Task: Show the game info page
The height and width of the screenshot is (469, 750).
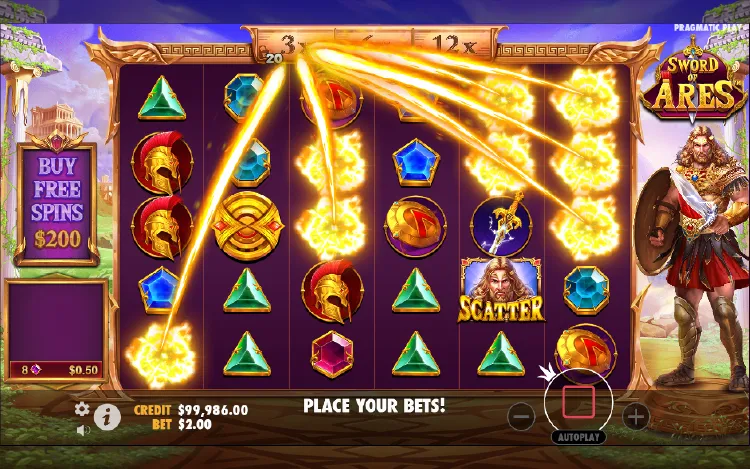Action: 107,417
